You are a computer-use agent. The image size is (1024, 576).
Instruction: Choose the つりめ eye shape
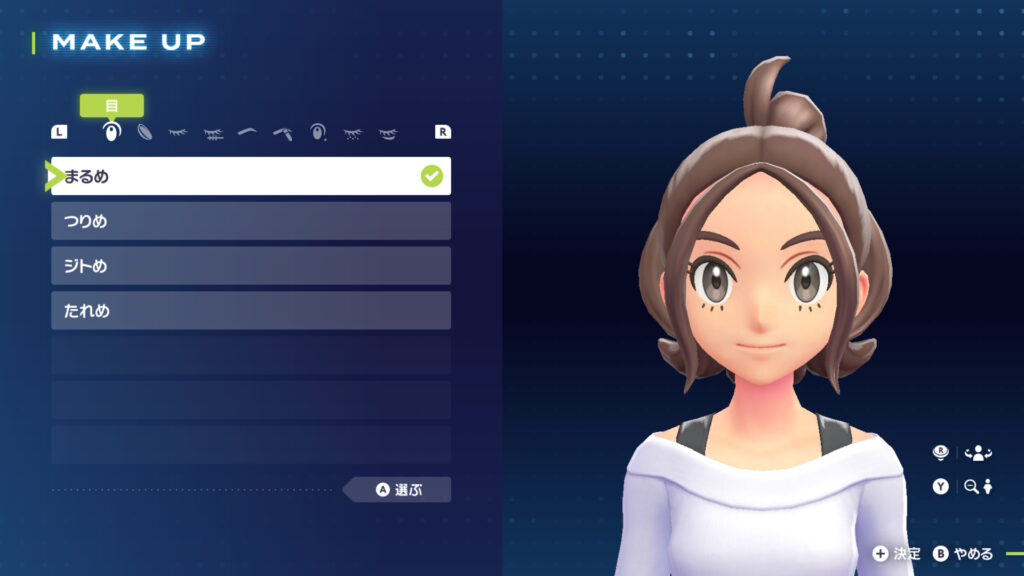coord(250,221)
